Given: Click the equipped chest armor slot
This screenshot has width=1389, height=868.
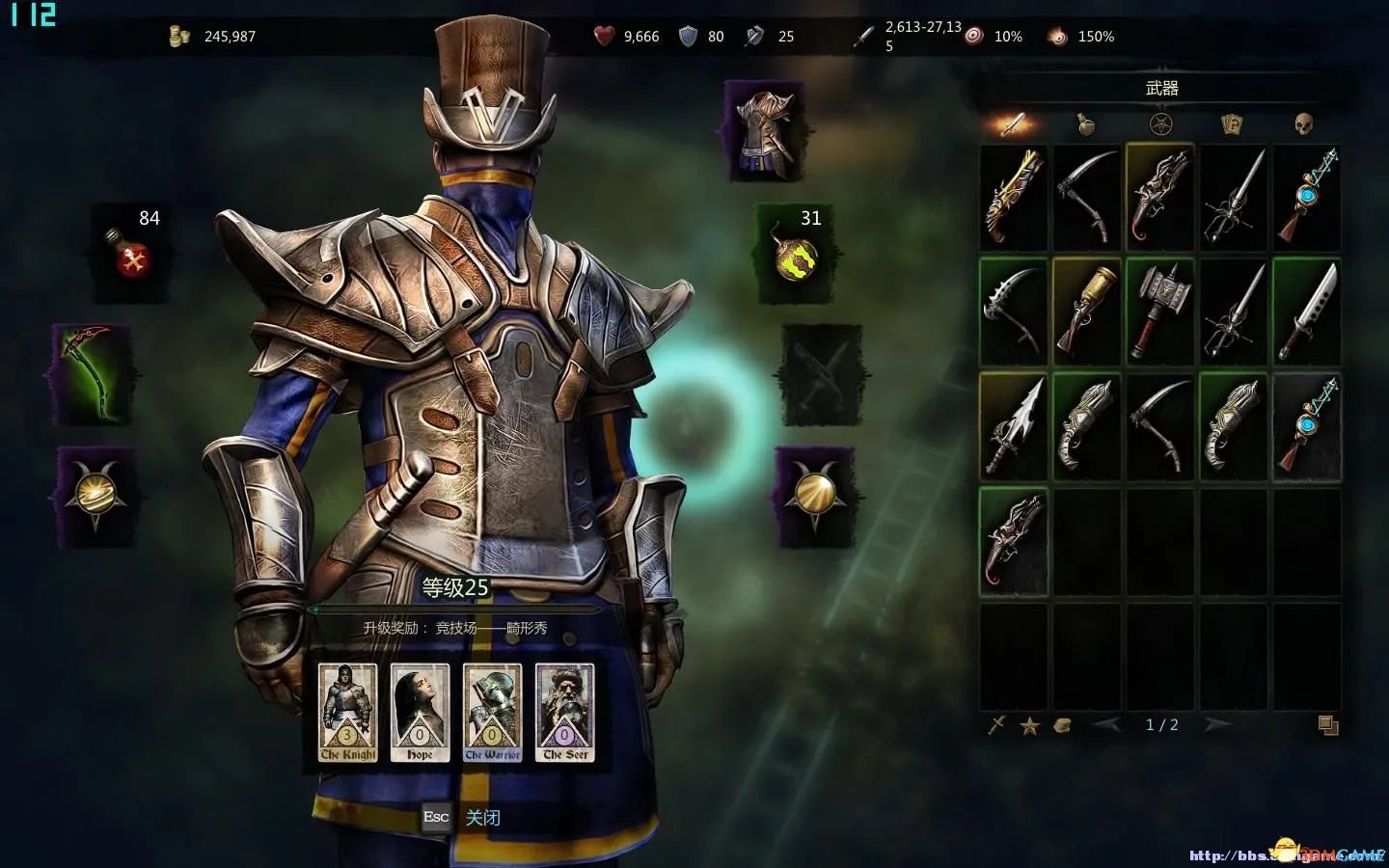Looking at the screenshot, I should (x=766, y=130).
